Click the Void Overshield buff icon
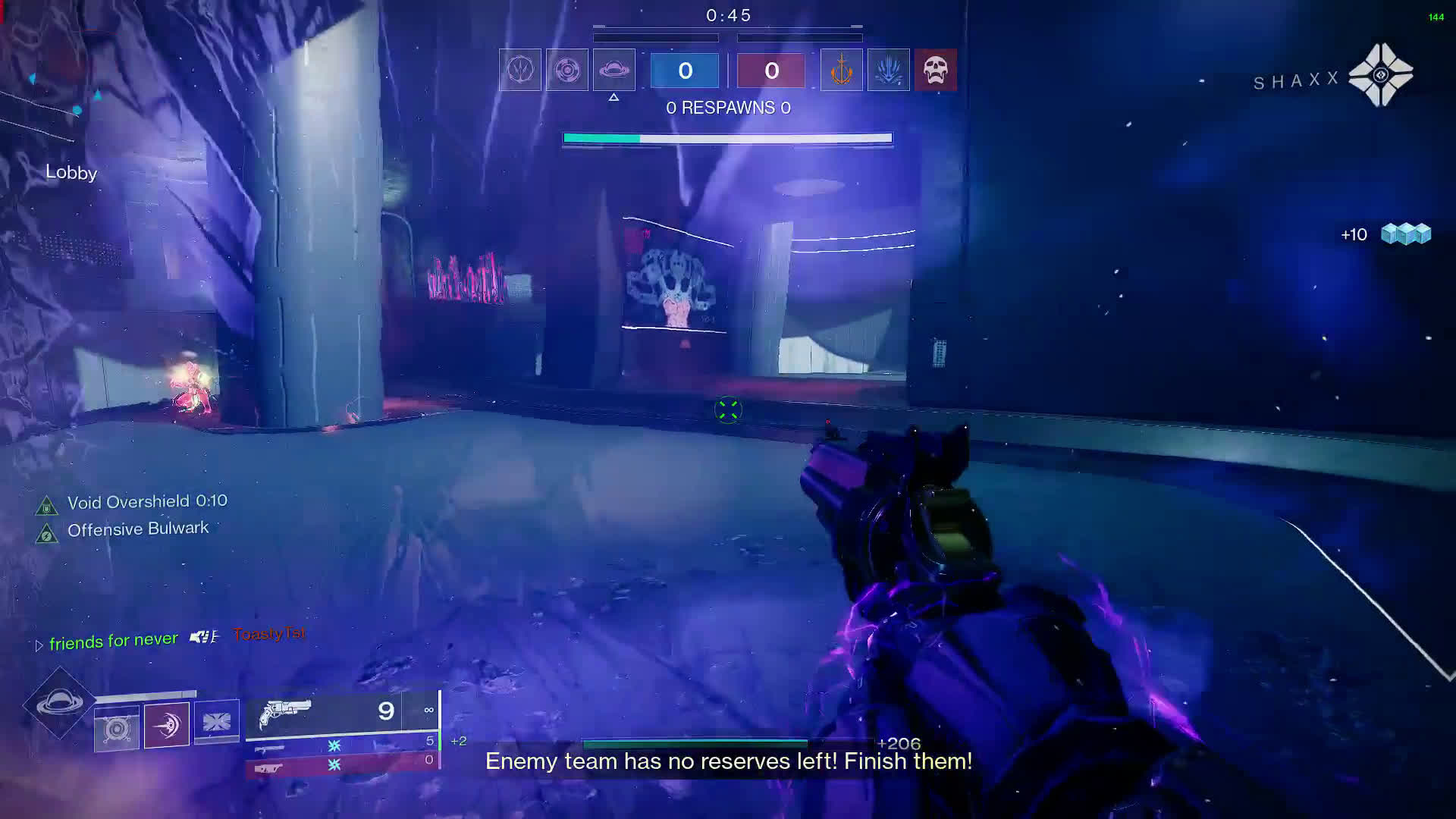This screenshot has height=819, width=1456. [x=46, y=506]
